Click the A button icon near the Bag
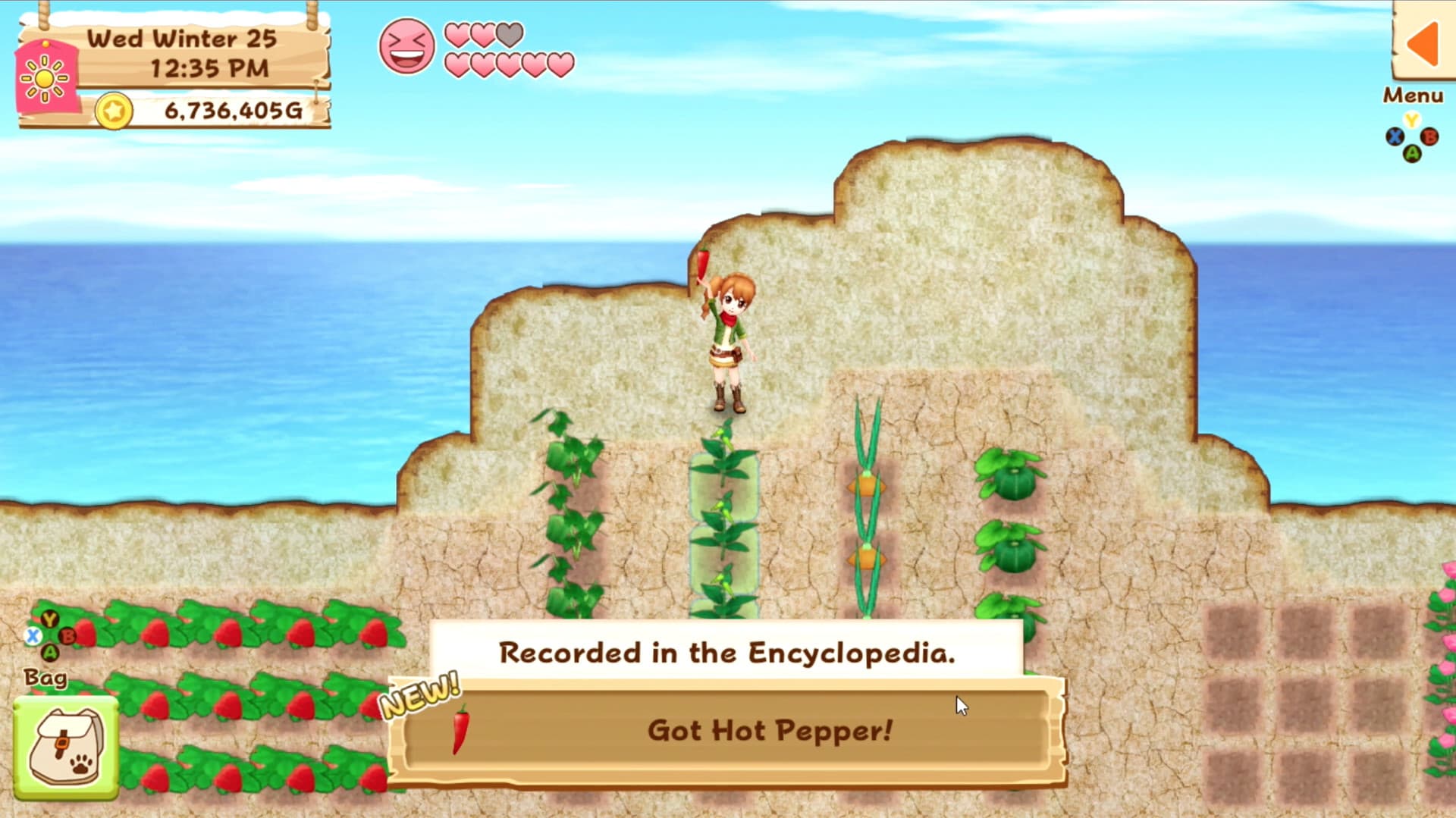 [49, 652]
